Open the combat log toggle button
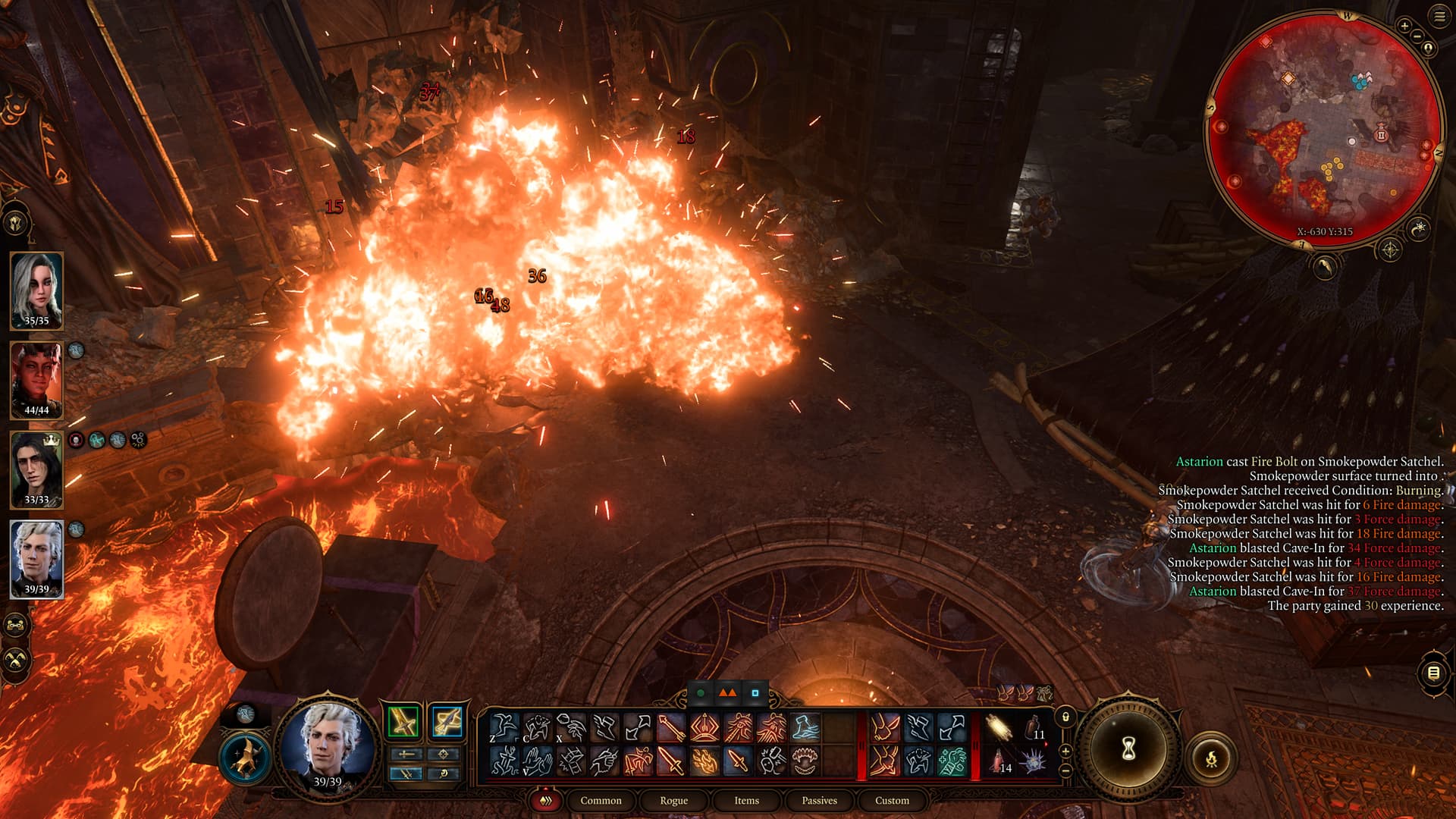 coord(1433,673)
